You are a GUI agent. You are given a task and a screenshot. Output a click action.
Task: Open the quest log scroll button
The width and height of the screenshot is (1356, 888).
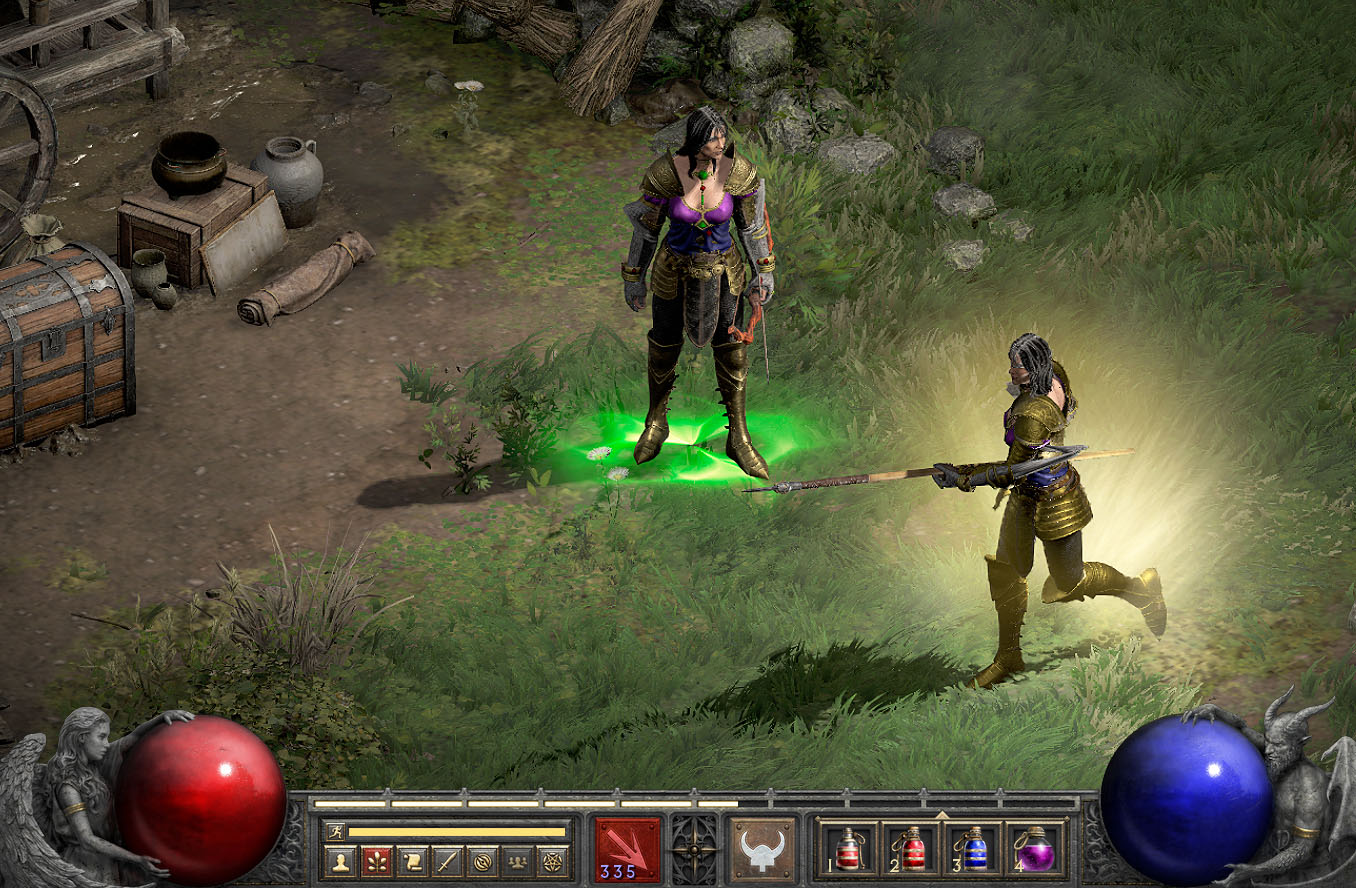(x=412, y=860)
